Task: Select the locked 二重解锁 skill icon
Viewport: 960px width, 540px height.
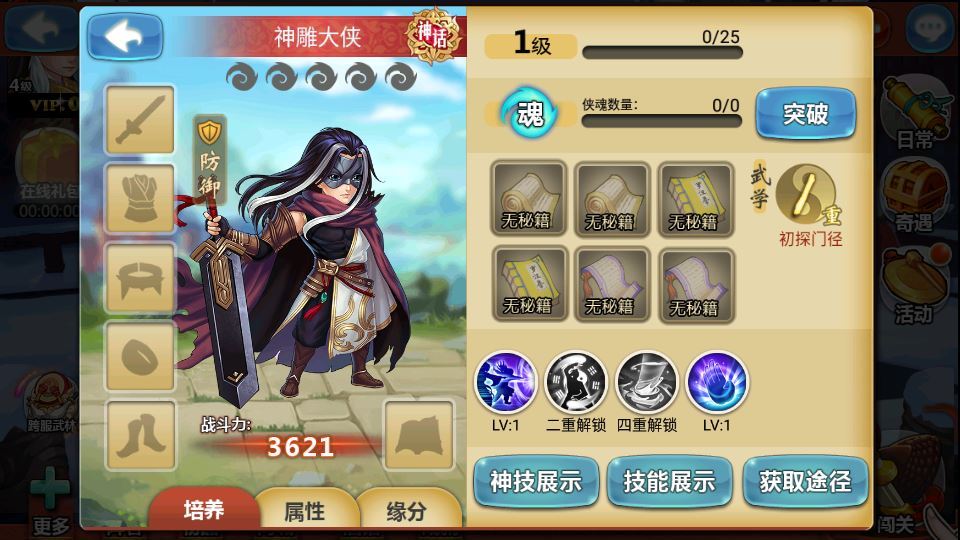Action: [576, 382]
